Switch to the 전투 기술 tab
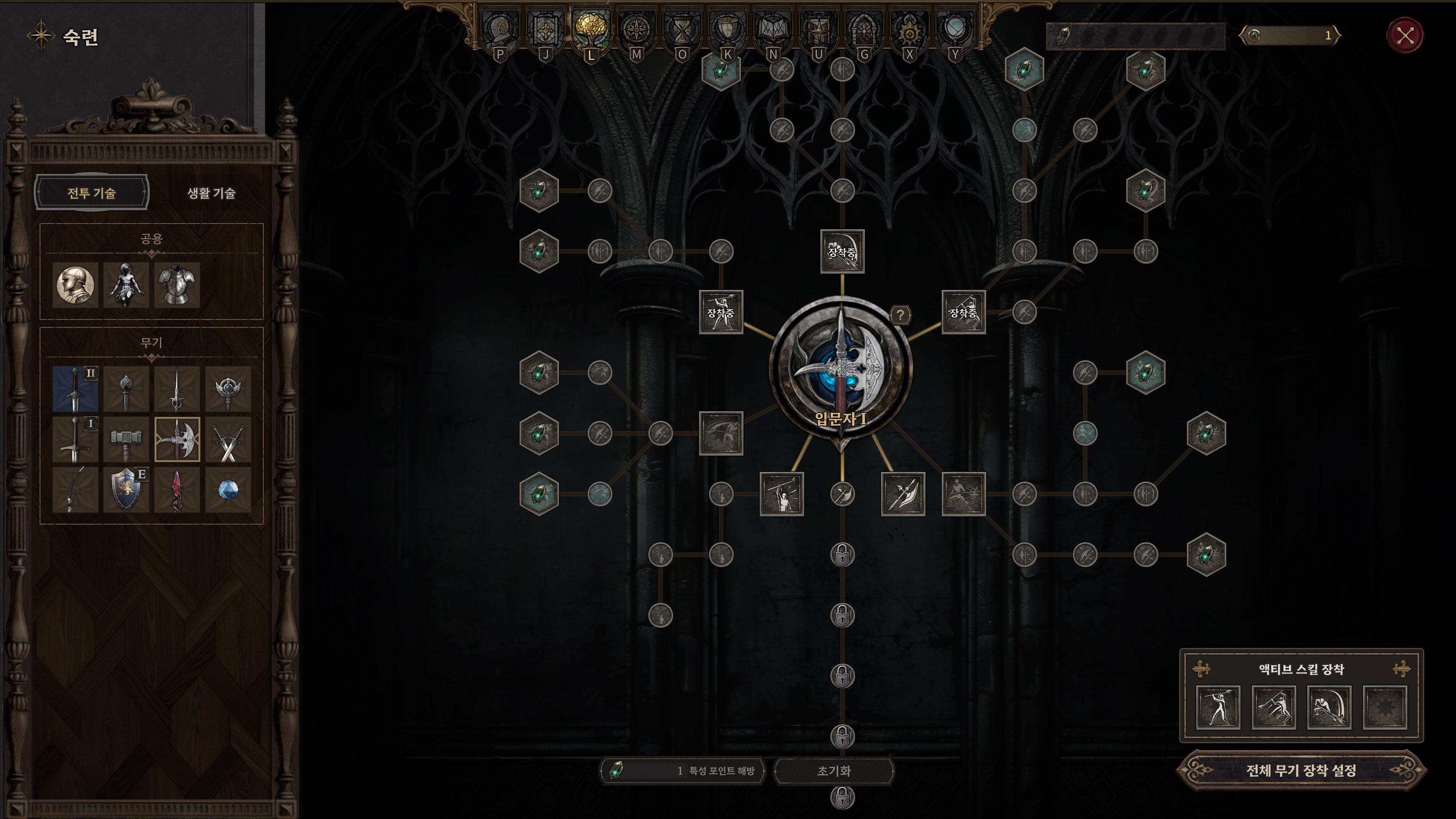This screenshot has height=819, width=1456. pyautogui.click(x=91, y=193)
